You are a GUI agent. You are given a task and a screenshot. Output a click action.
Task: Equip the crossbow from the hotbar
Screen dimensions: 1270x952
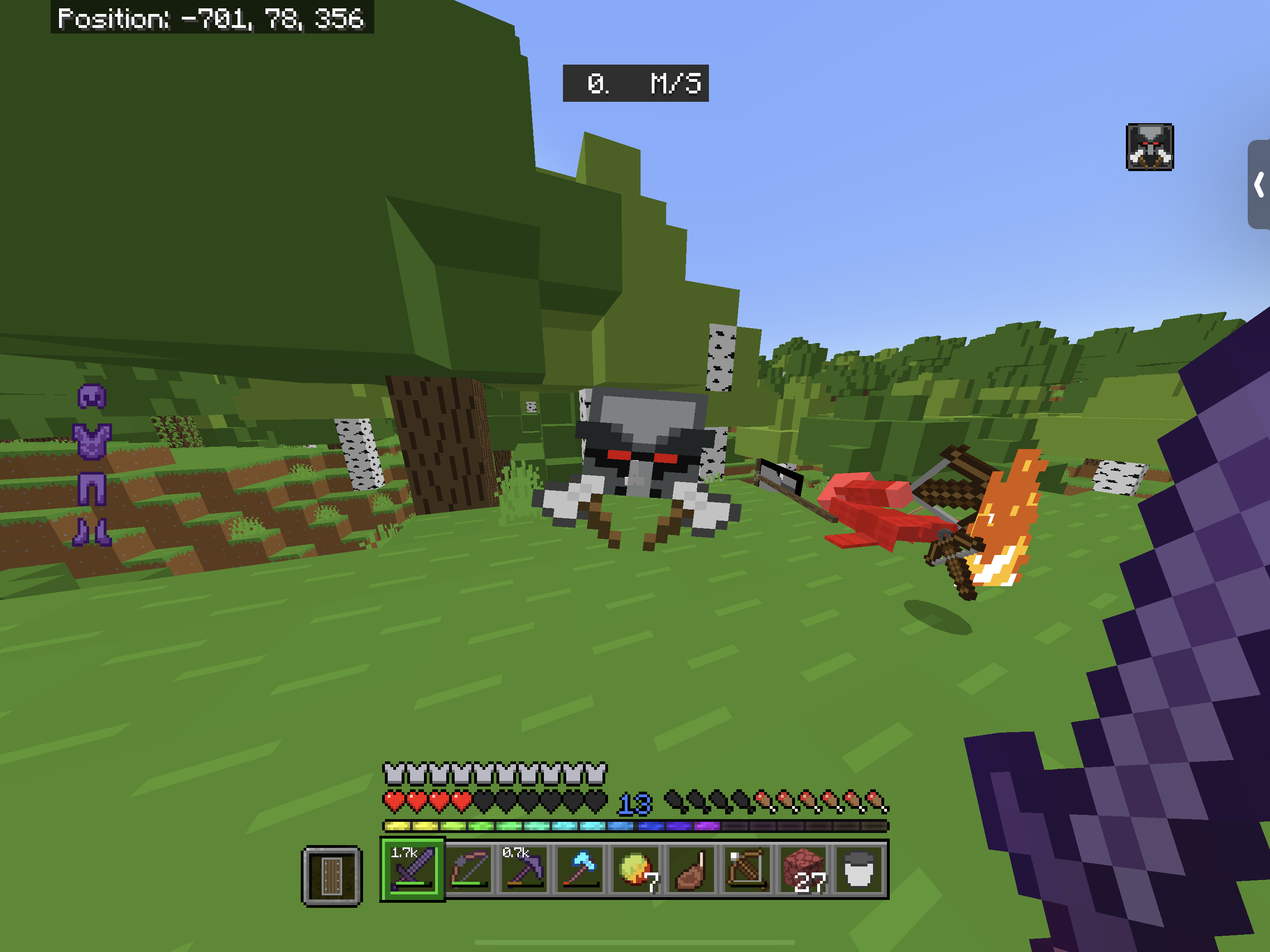point(747,869)
